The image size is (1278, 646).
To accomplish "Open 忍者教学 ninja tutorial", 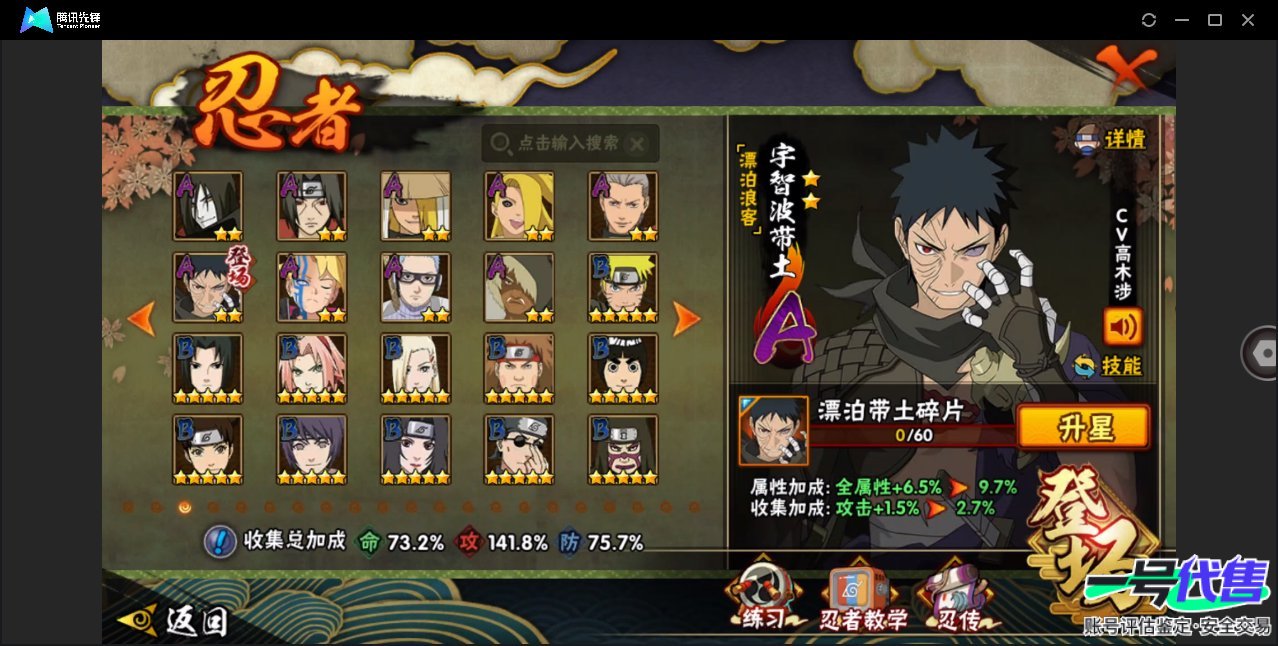I will pos(863,600).
